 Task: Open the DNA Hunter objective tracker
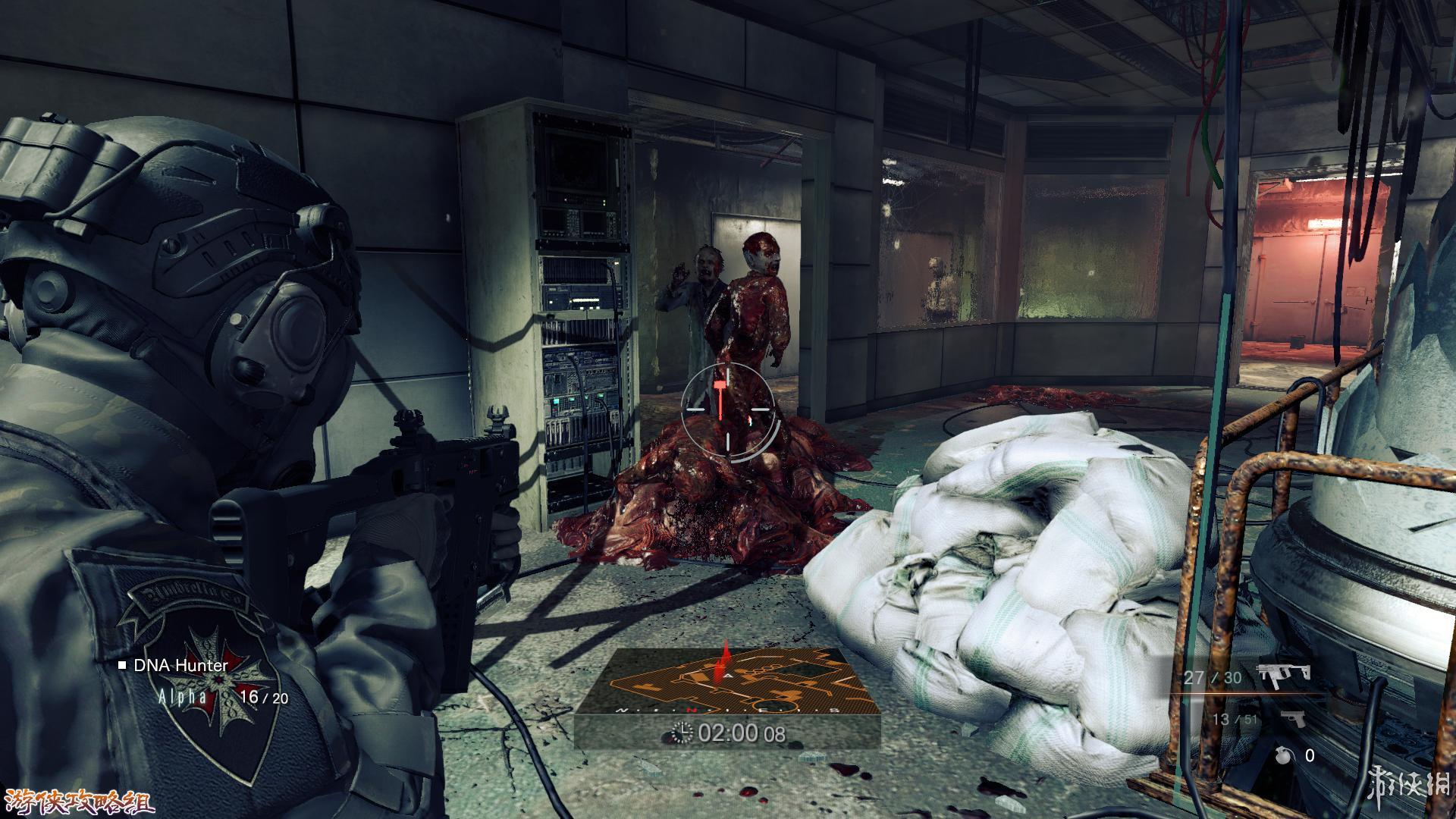click(x=180, y=666)
